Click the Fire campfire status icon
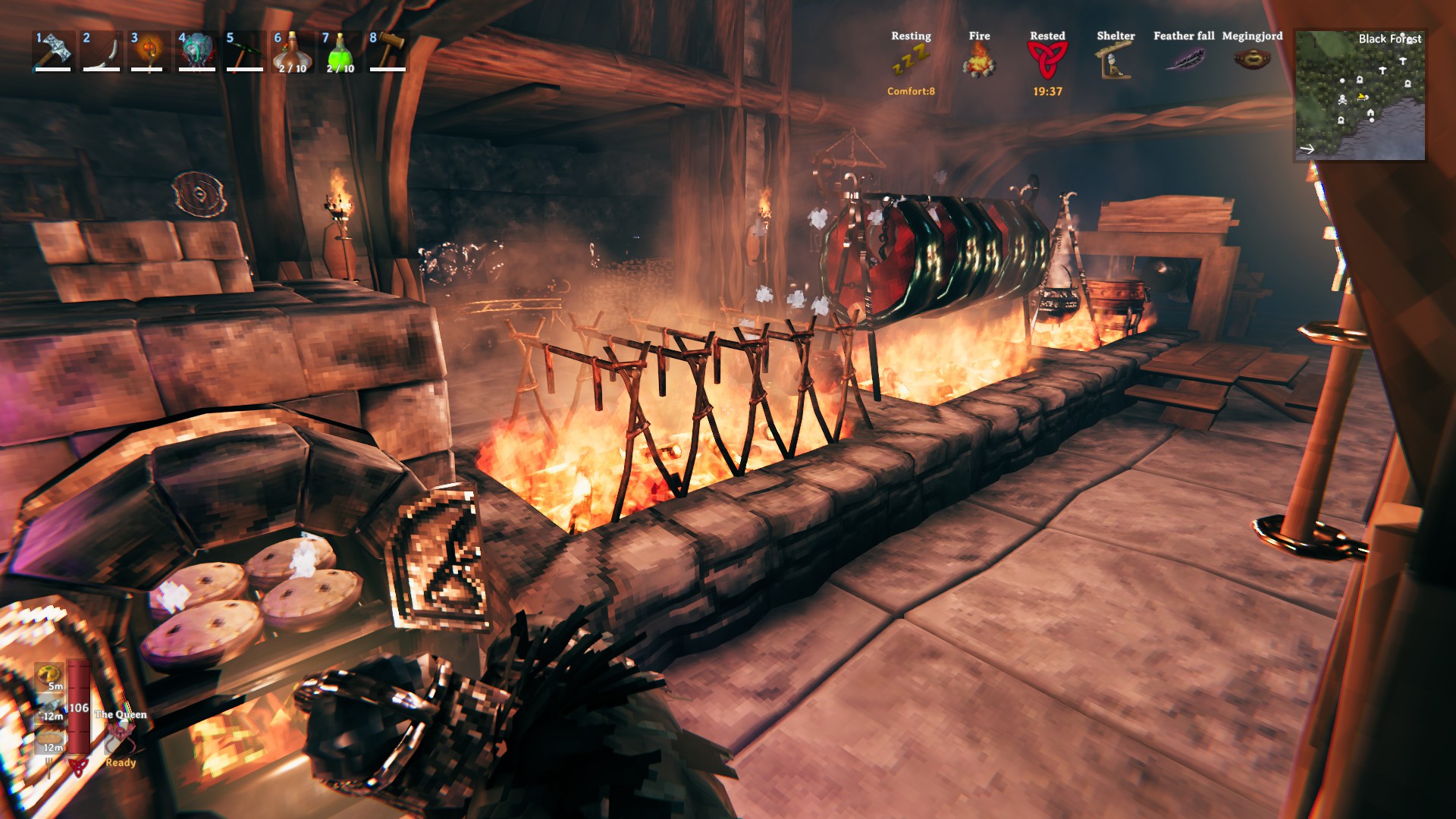Screen dimensions: 1456x819 click(979, 59)
